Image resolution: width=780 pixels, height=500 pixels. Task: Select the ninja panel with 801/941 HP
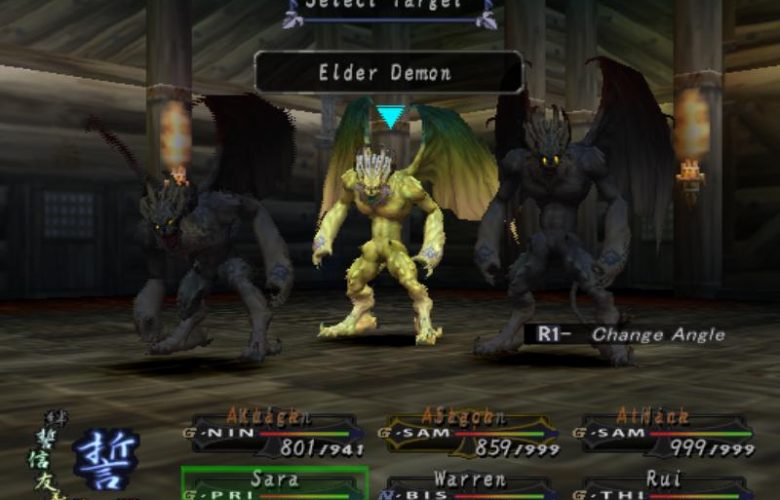coord(274,431)
